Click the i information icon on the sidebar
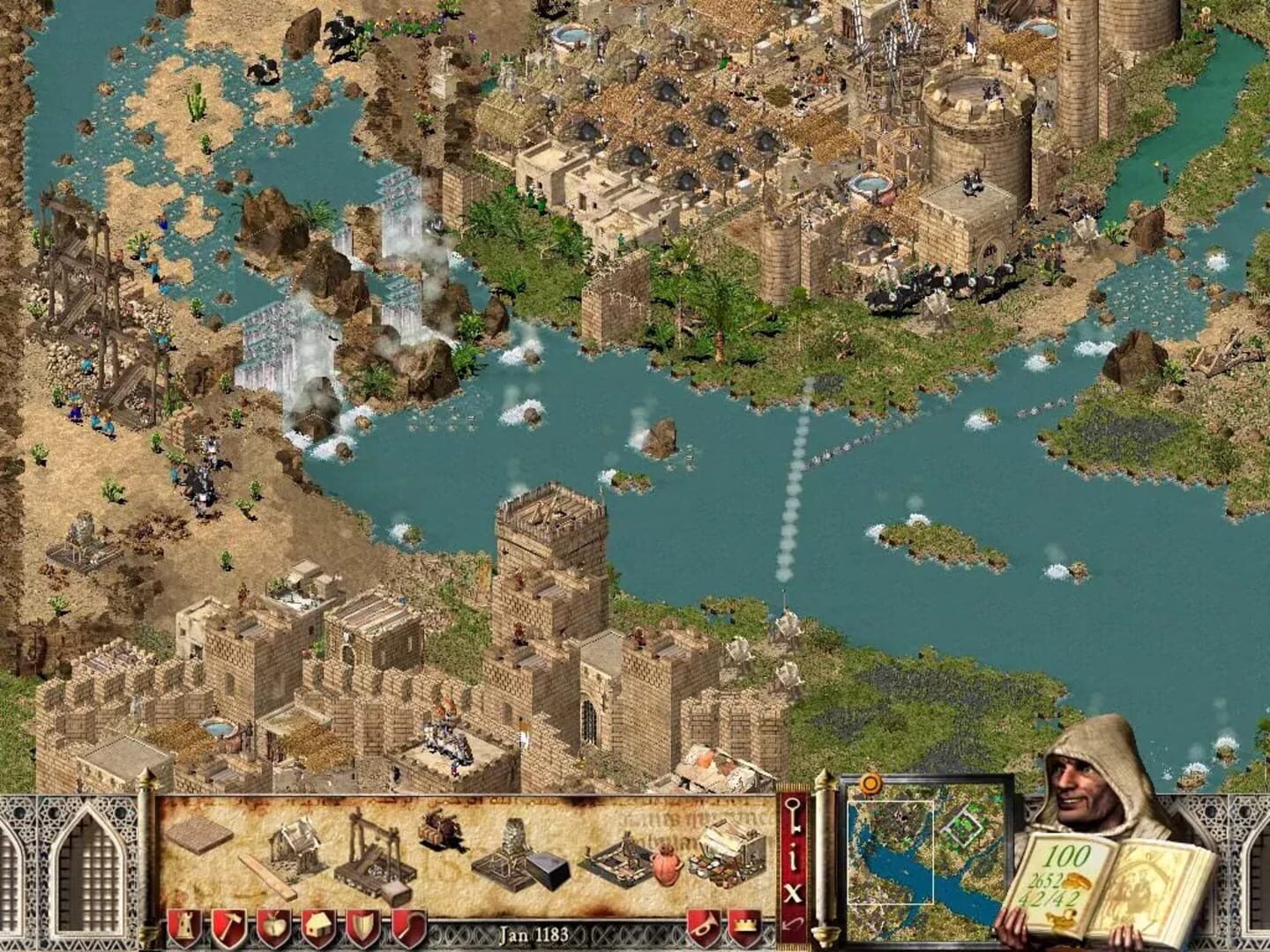This screenshot has width=1270, height=952. [794, 856]
